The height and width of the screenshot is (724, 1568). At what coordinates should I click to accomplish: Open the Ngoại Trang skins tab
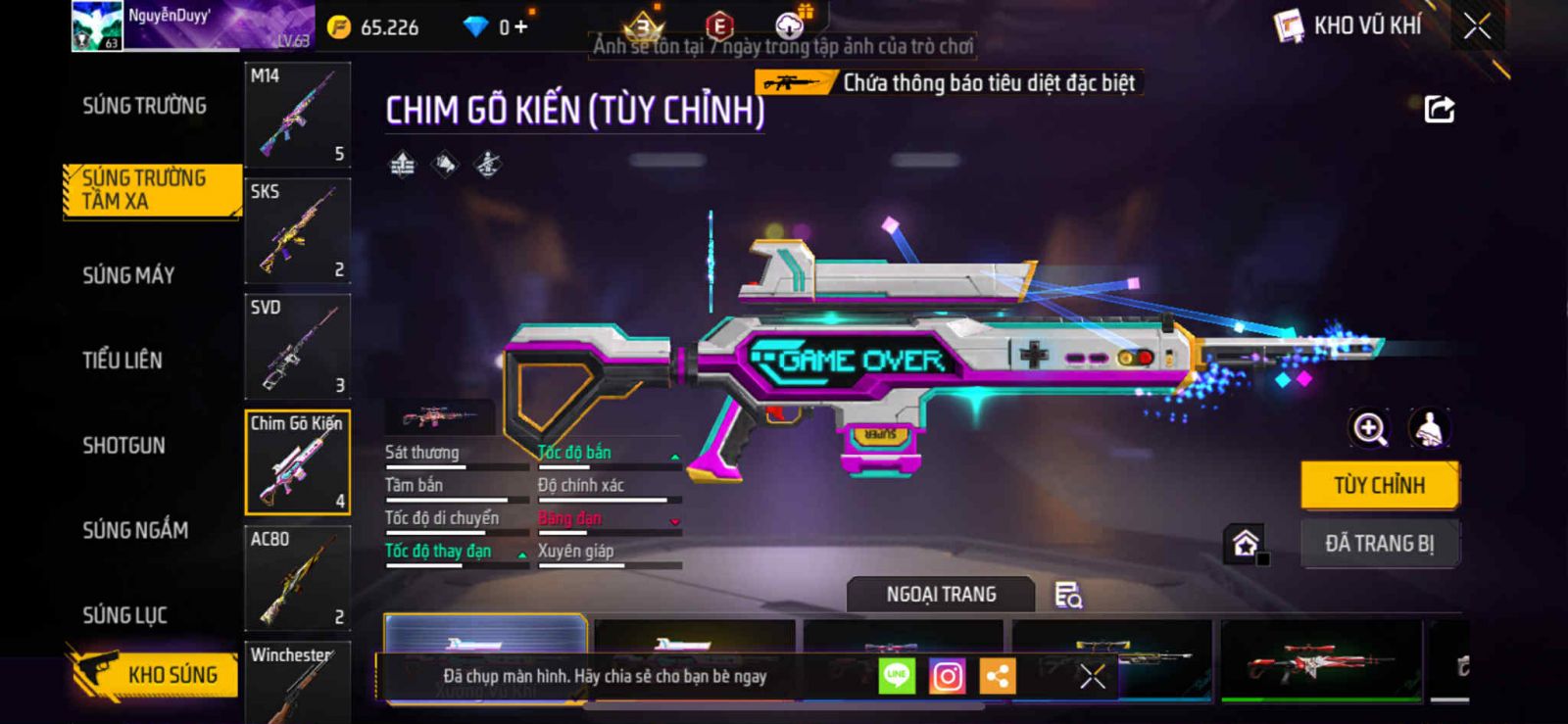941,595
